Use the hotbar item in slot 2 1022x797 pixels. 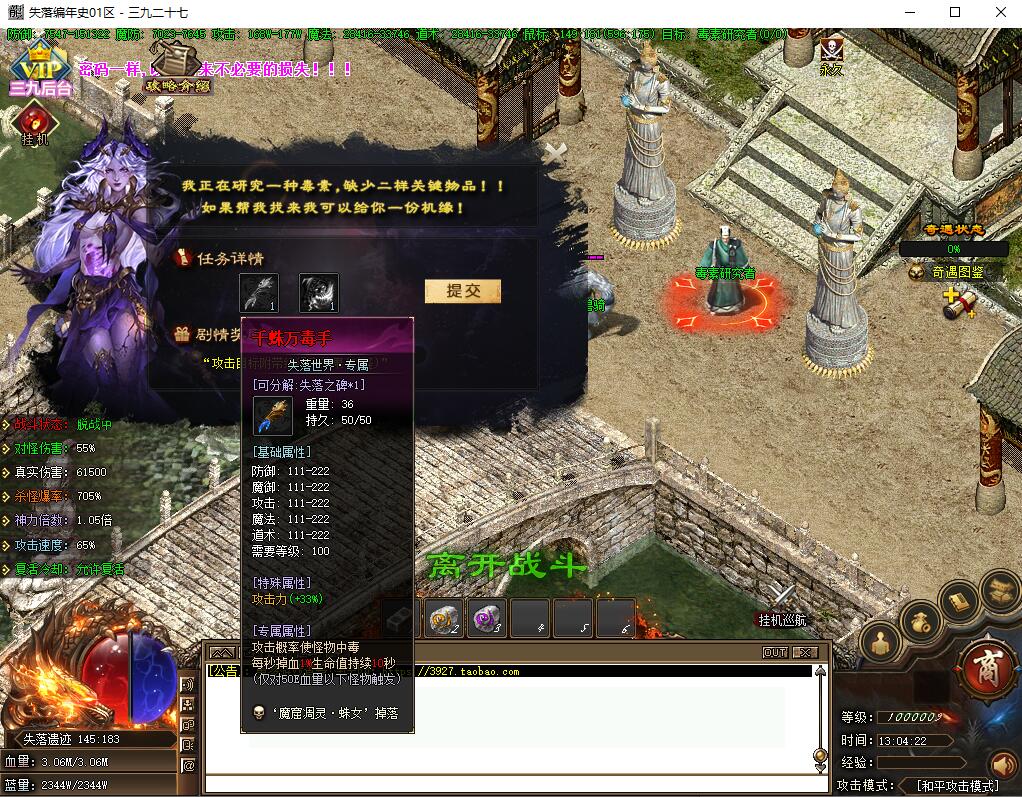[x=444, y=619]
